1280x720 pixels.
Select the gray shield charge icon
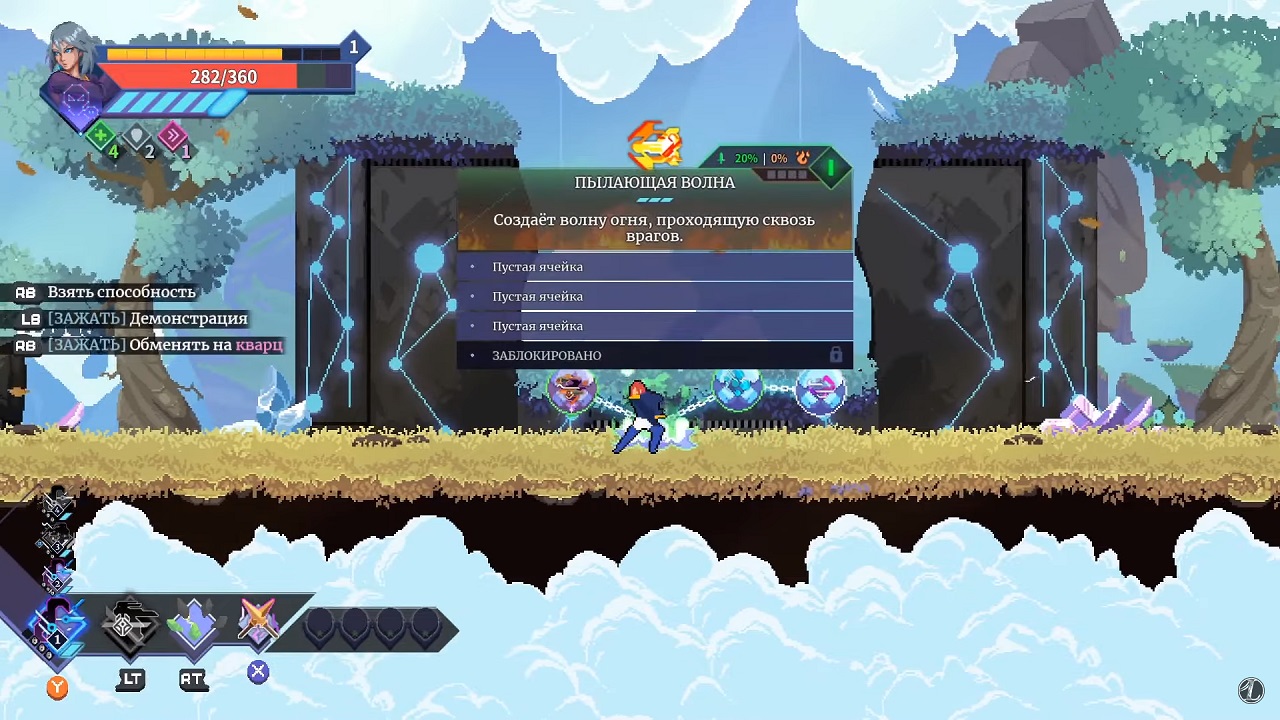point(137,138)
